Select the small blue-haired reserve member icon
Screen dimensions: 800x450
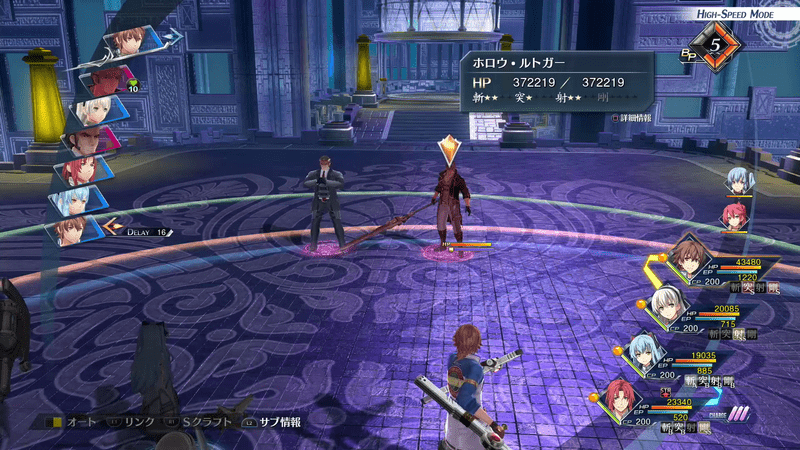737,181
